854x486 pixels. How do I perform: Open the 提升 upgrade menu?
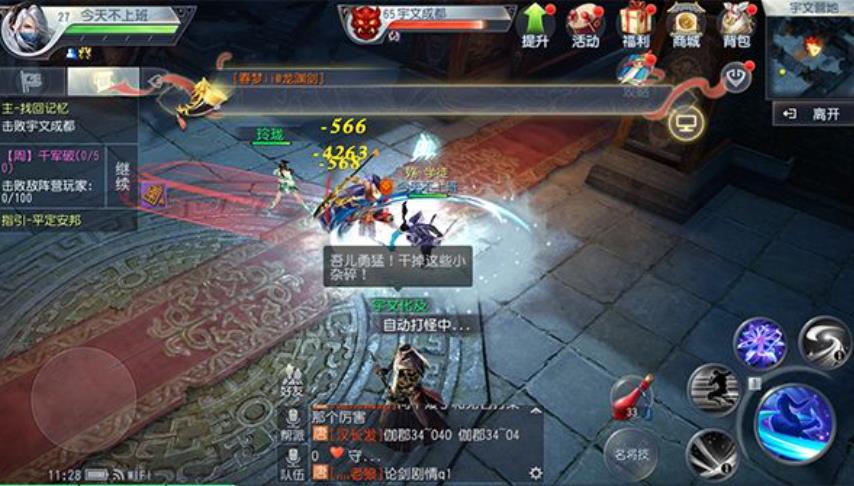click(535, 26)
